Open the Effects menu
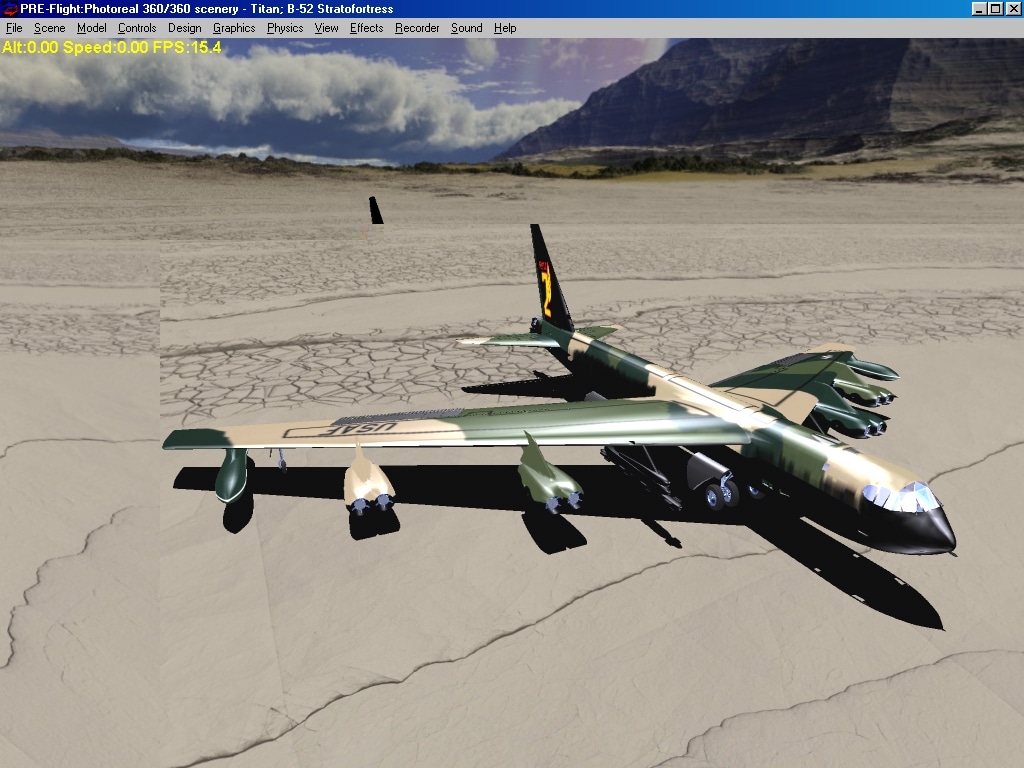The image size is (1024, 768). click(366, 28)
